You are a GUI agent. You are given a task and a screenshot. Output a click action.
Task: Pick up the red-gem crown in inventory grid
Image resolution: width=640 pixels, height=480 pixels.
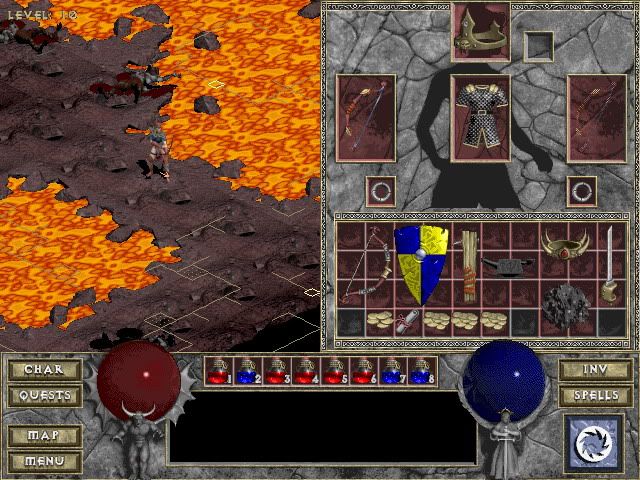point(563,243)
